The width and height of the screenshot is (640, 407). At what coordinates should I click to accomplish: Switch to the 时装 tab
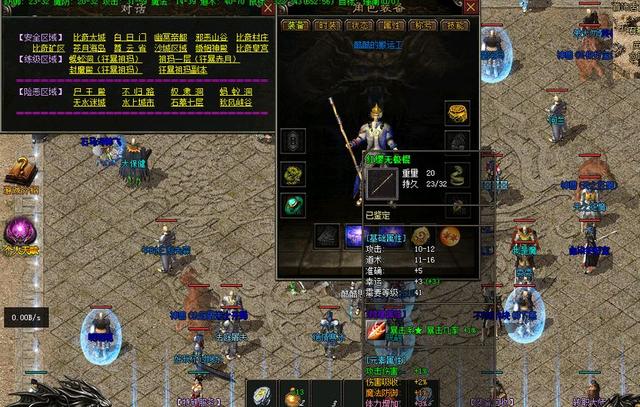tap(329, 27)
